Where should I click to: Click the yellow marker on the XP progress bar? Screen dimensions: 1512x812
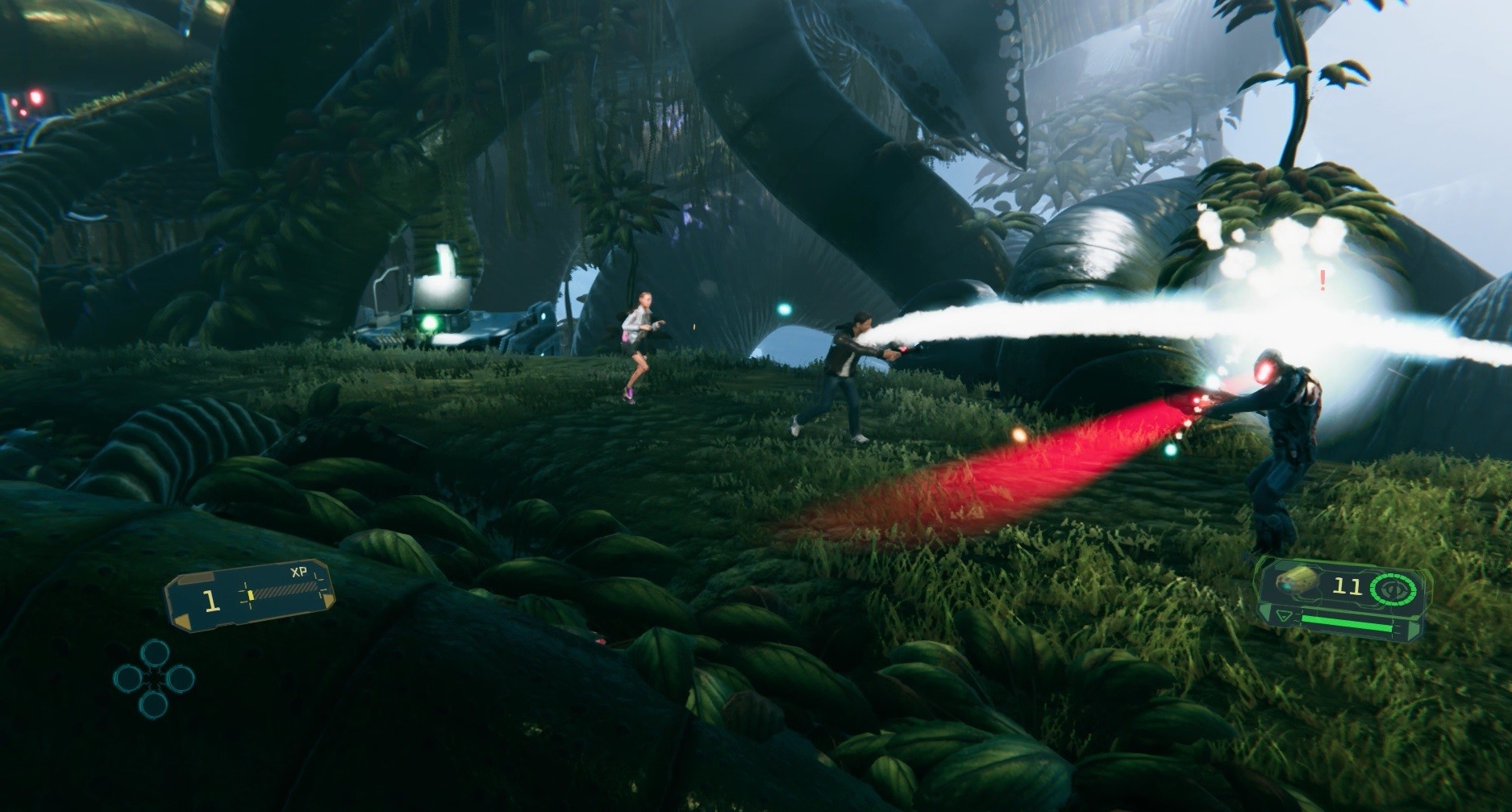(x=251, y=596)
